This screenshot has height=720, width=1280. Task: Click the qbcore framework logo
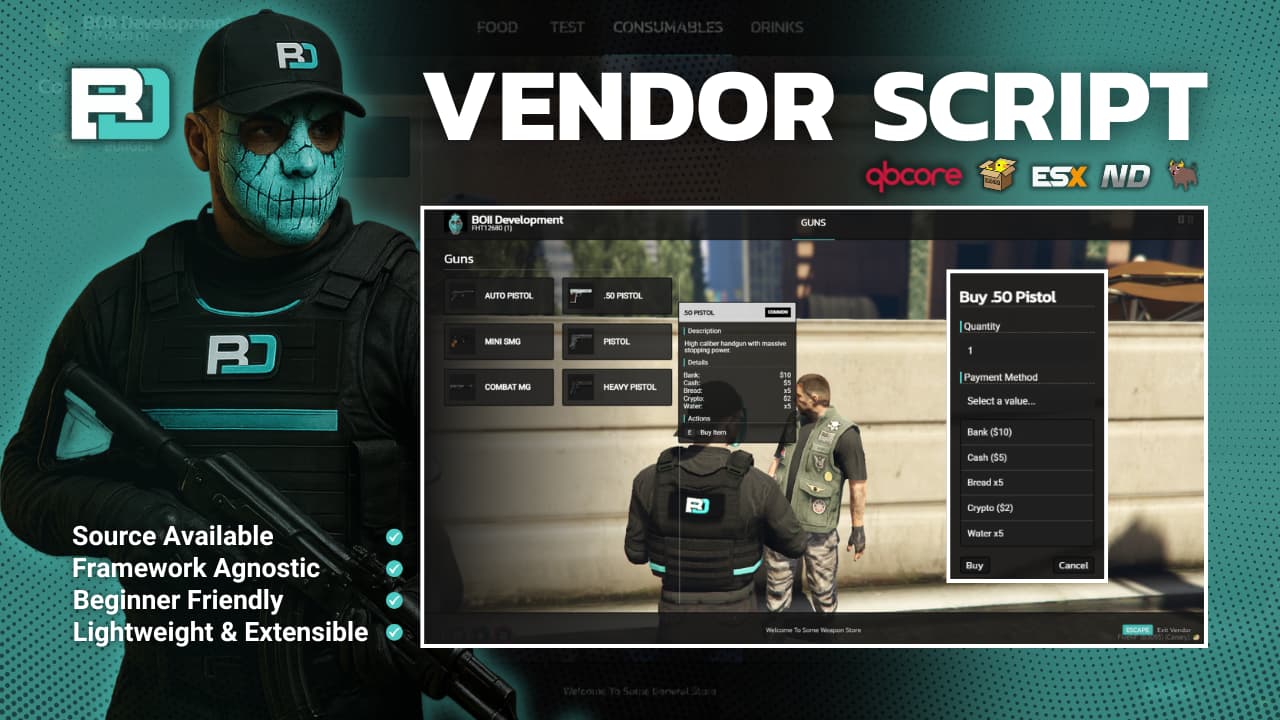pyautogui.click(x=912, y=175)
